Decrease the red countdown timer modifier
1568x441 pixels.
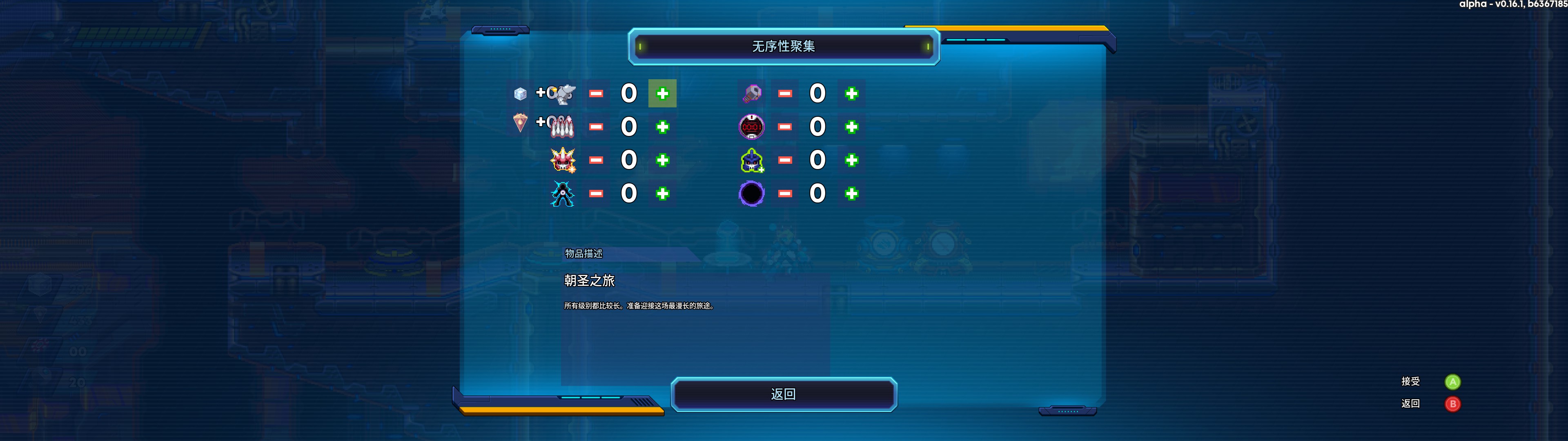coord(785,127)
